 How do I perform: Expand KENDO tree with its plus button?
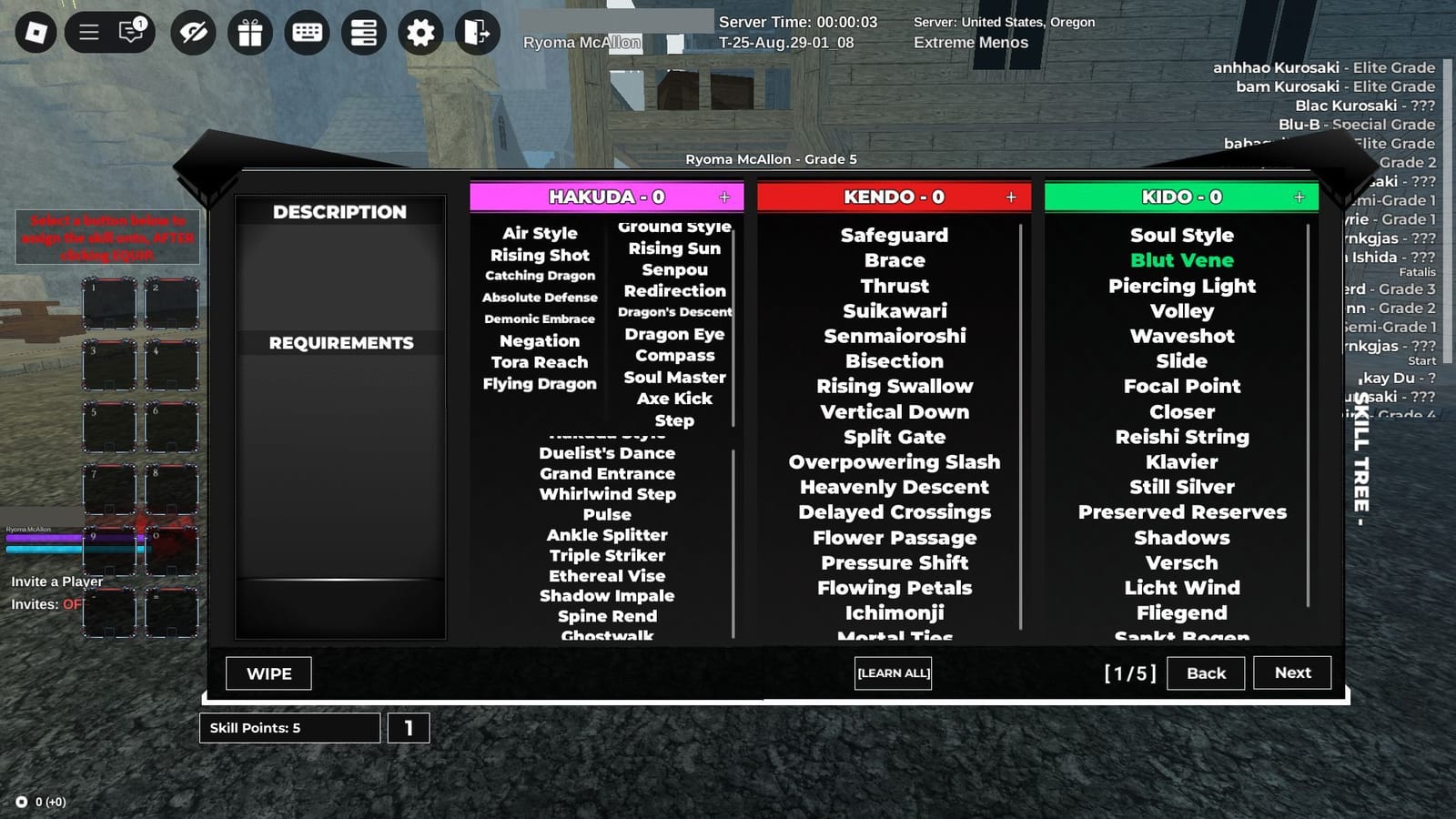tap(1011, 197)
